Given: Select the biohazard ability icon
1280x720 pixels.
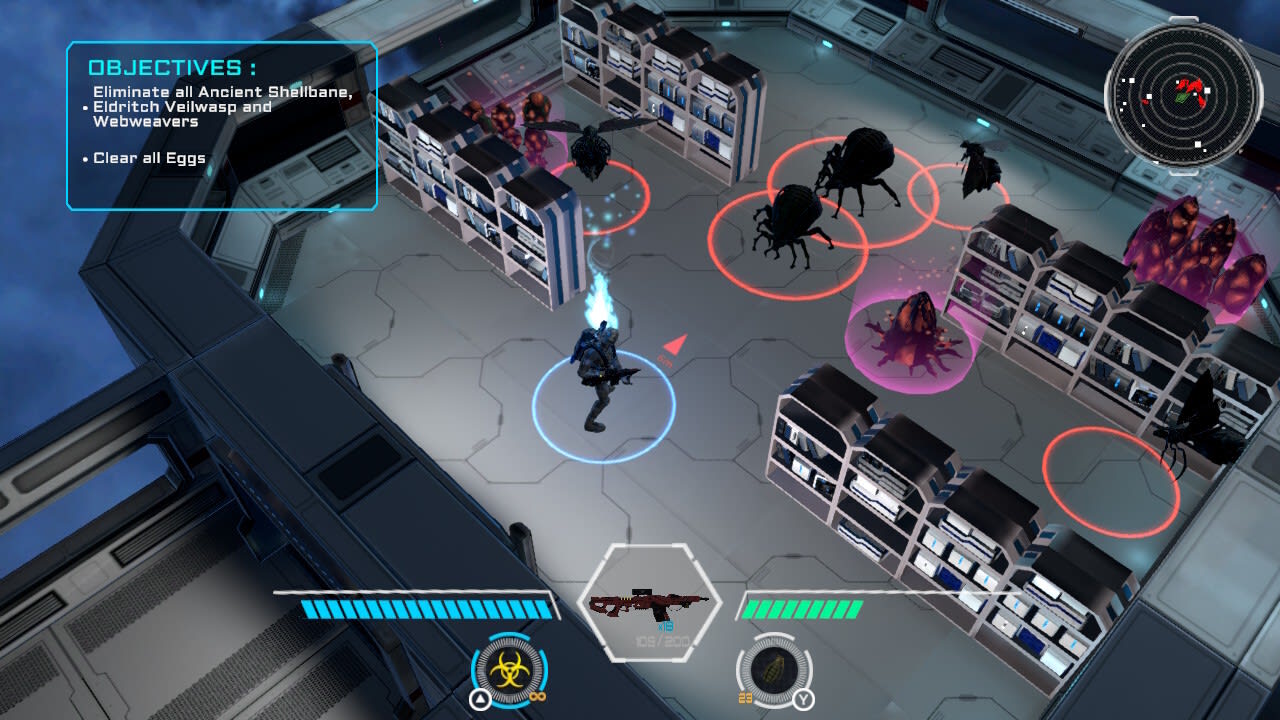Looking at the screenshot, I should 507,669.
